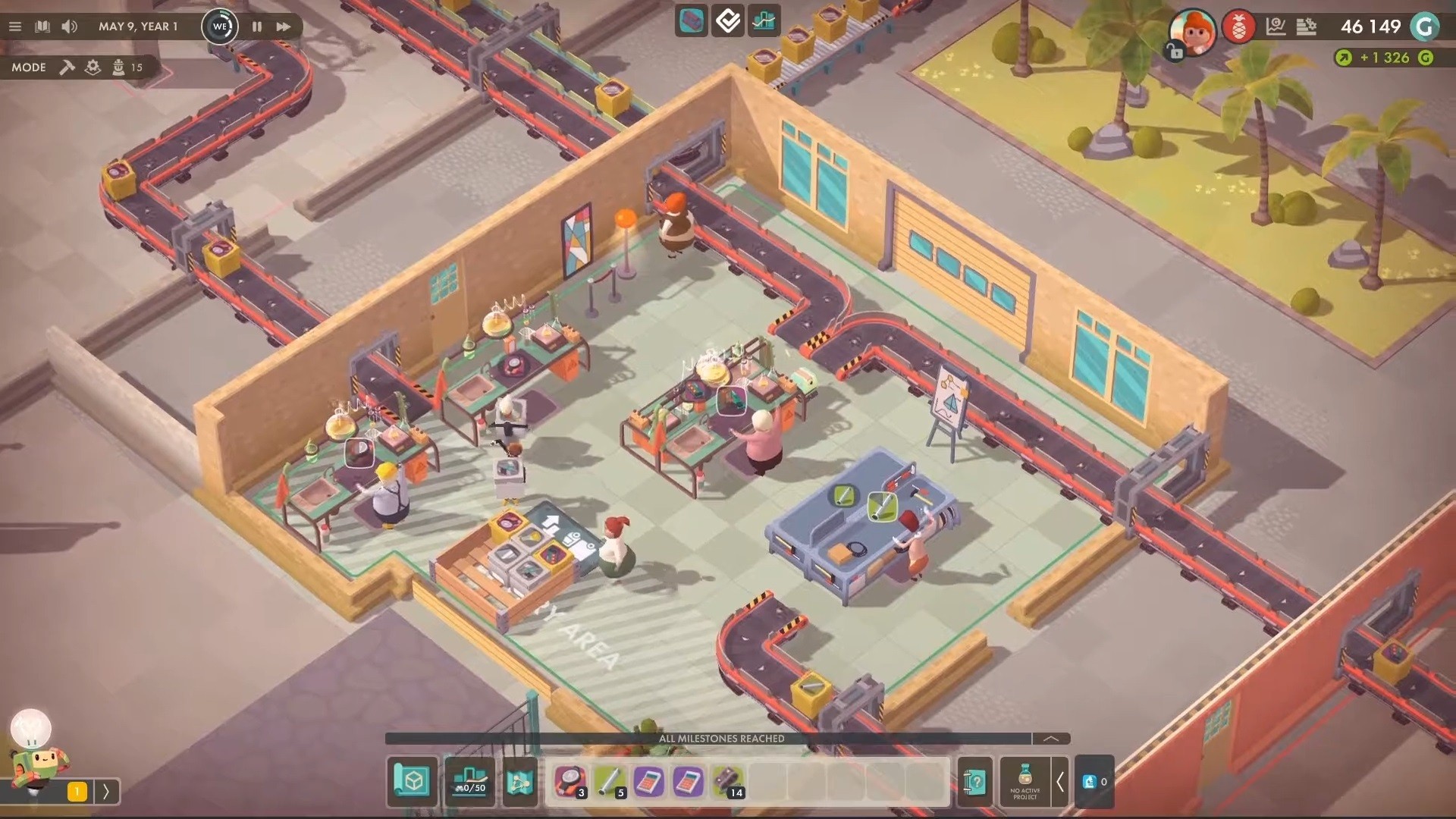Open the vehicle capacity 0/50 panel

click(469, 781)
